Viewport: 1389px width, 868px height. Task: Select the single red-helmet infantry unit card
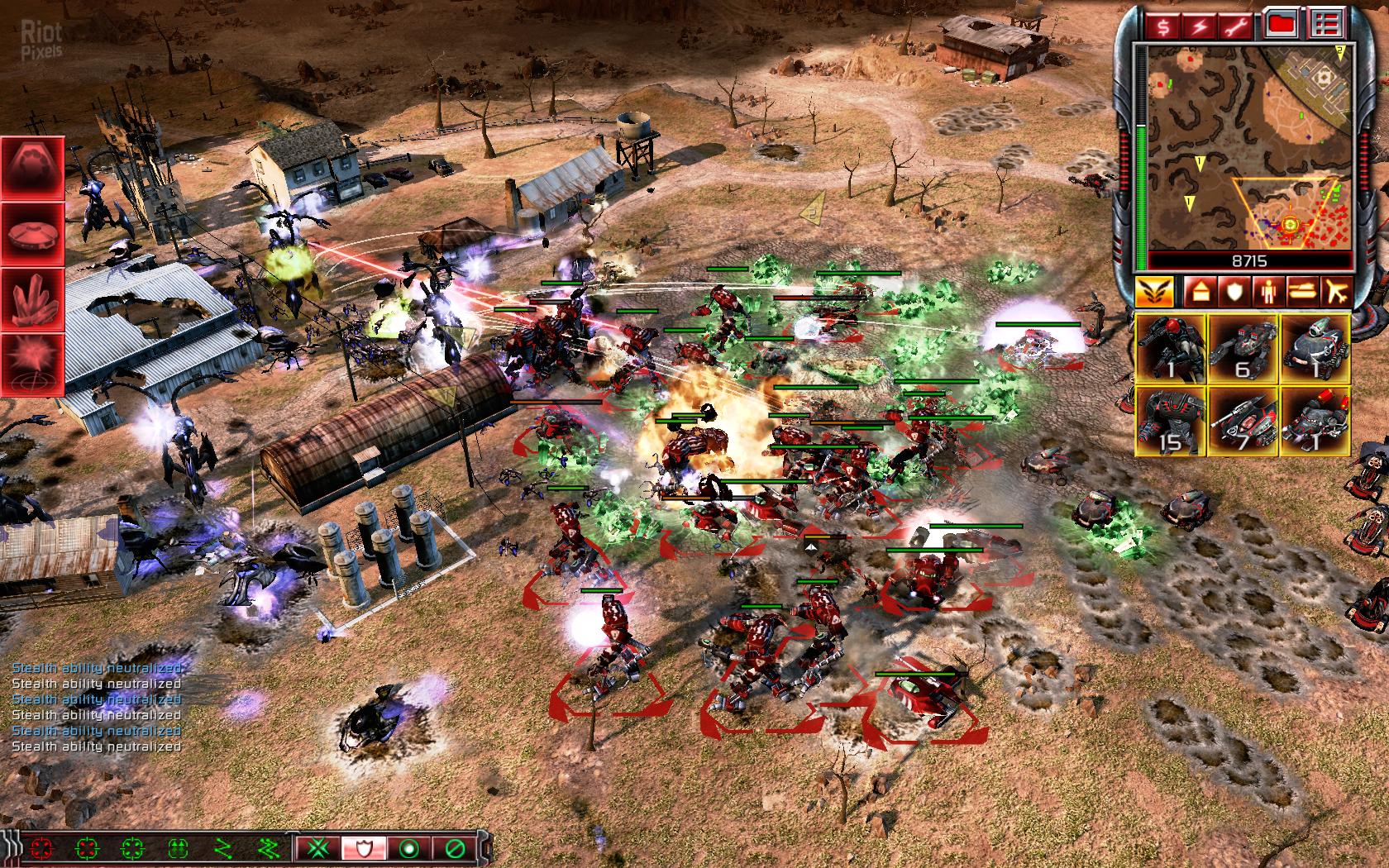[1171, 348]
